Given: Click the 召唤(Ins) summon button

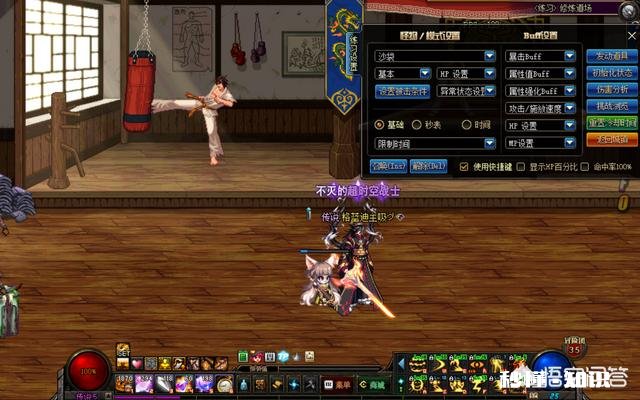Looking at the screenshot, I should (389, 166).
